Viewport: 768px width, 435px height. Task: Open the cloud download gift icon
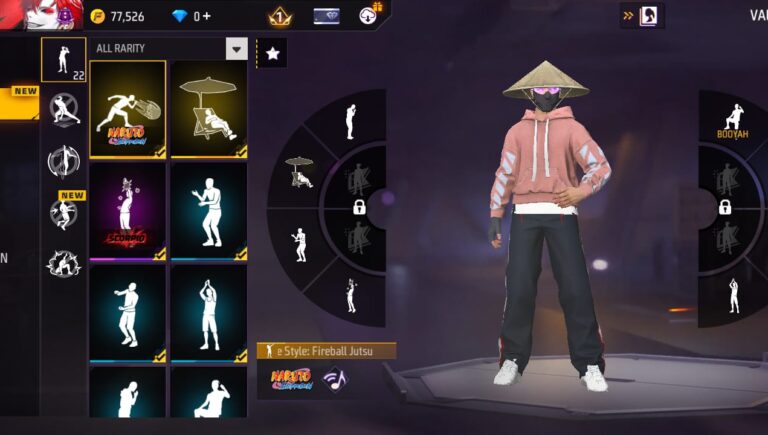(371, 14)
